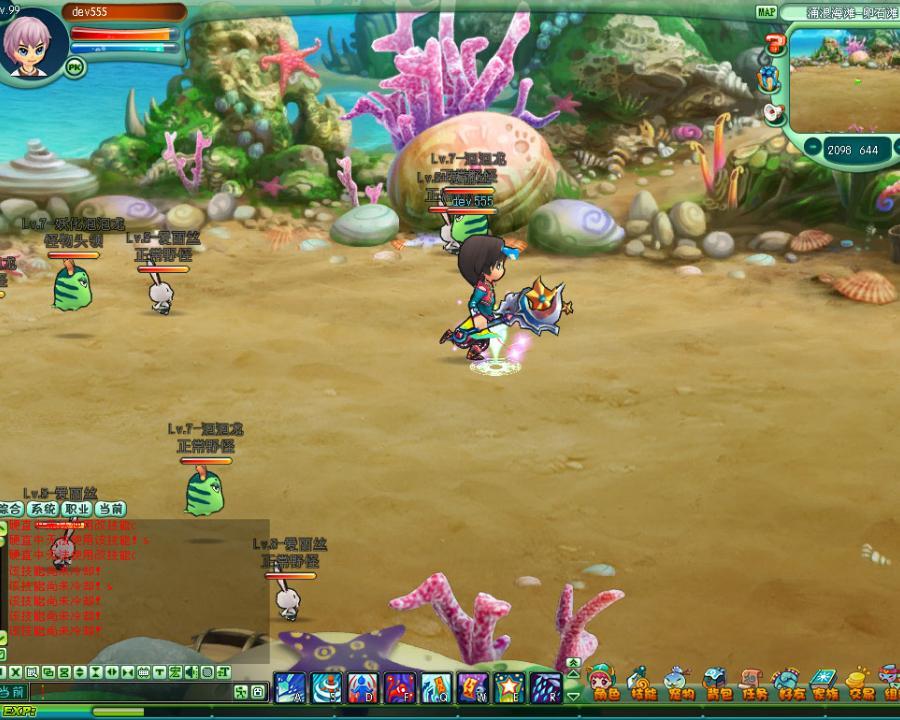Open the 背包 backpack inventory
Image resolution: width=900 pixels, height=720 pixels.
pos(717,685)
